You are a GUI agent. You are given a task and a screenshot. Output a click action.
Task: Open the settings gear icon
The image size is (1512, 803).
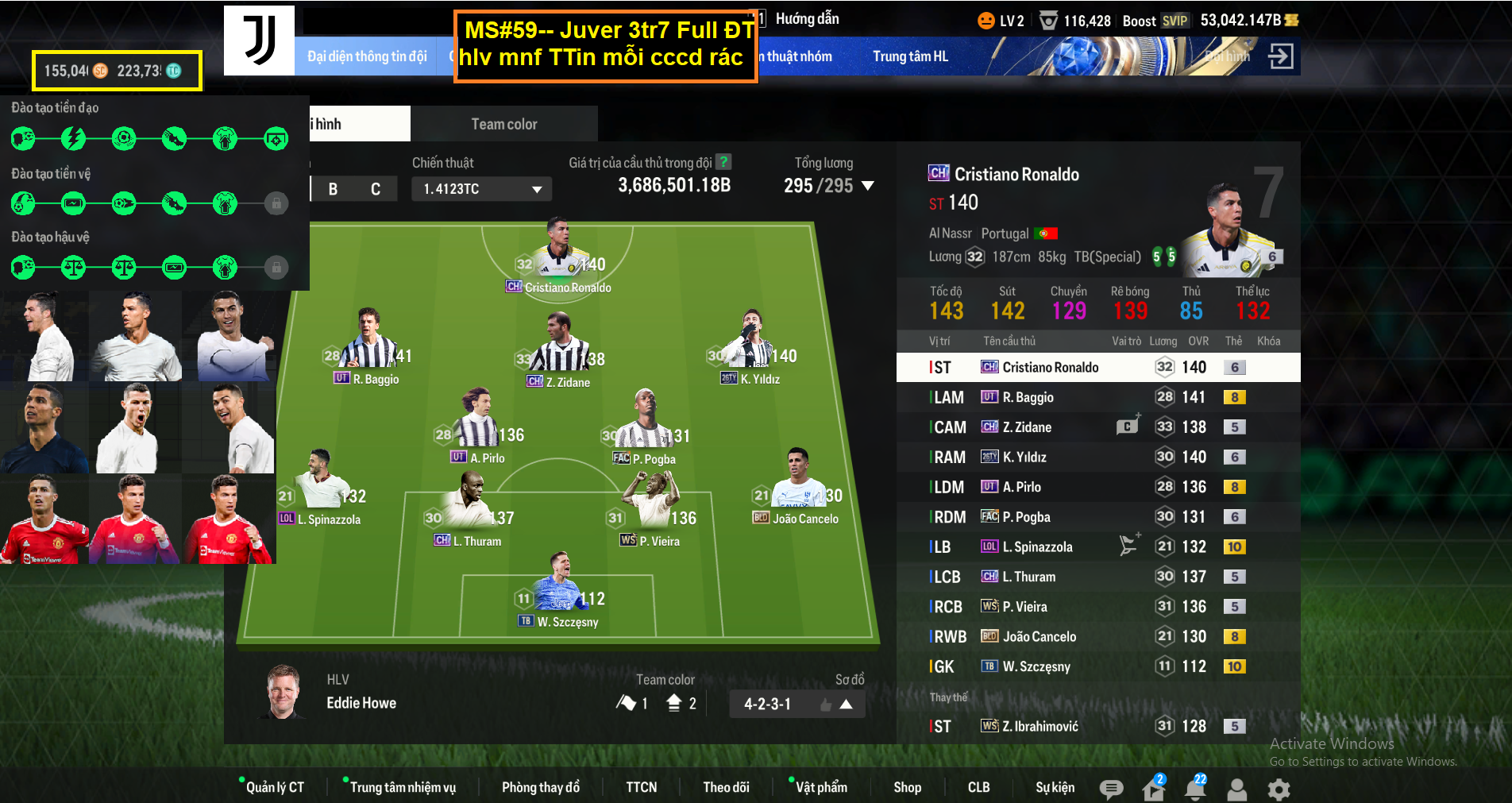tap(1278, 789)
